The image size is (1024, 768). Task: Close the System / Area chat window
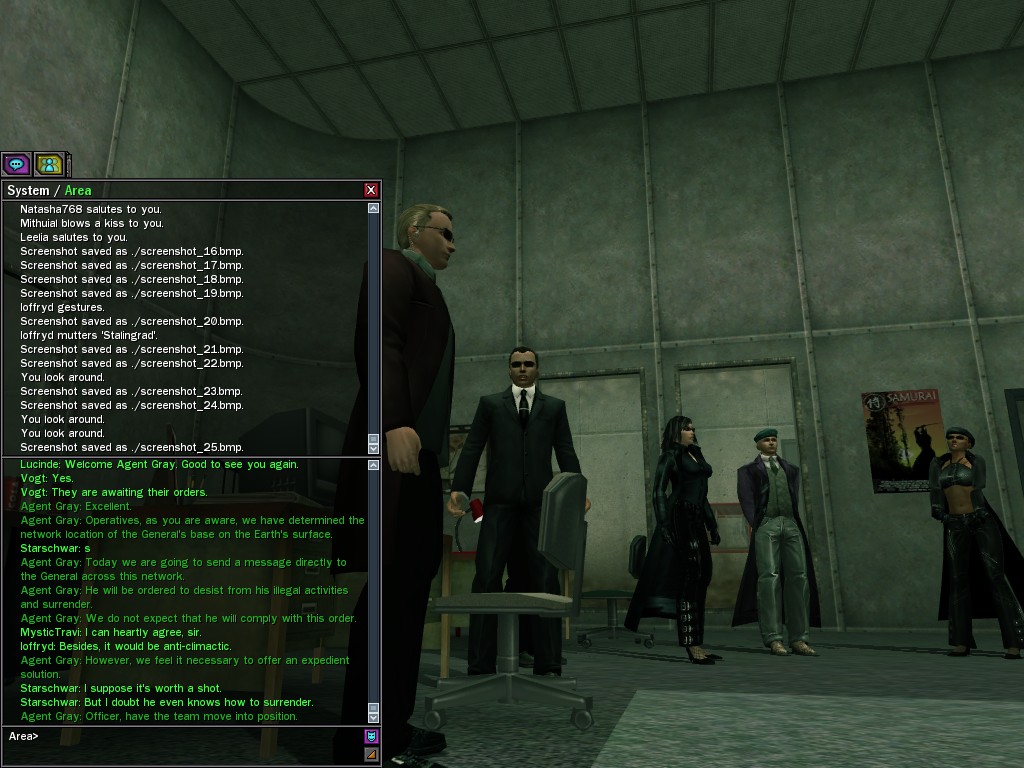tap(371, 190)
